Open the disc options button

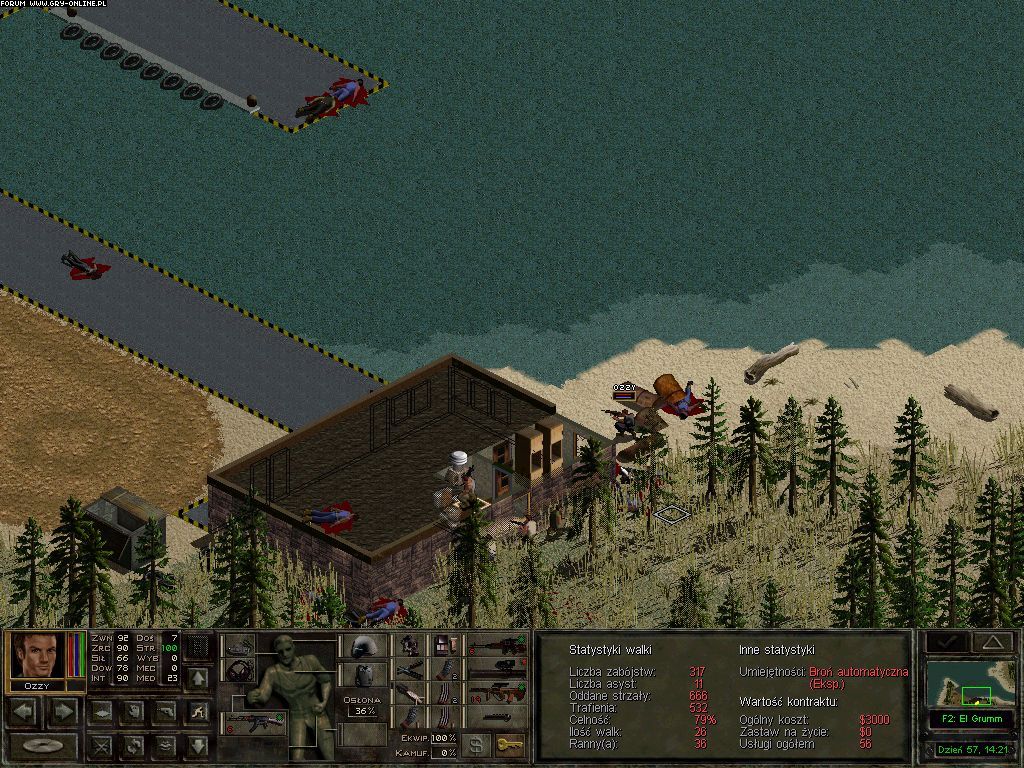[x=43, y=745]
